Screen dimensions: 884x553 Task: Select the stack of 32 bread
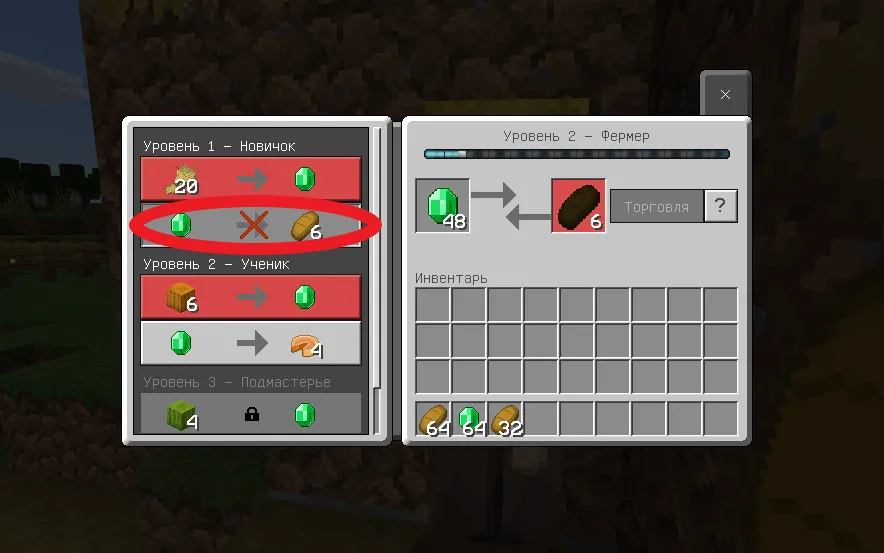[505, 418]
